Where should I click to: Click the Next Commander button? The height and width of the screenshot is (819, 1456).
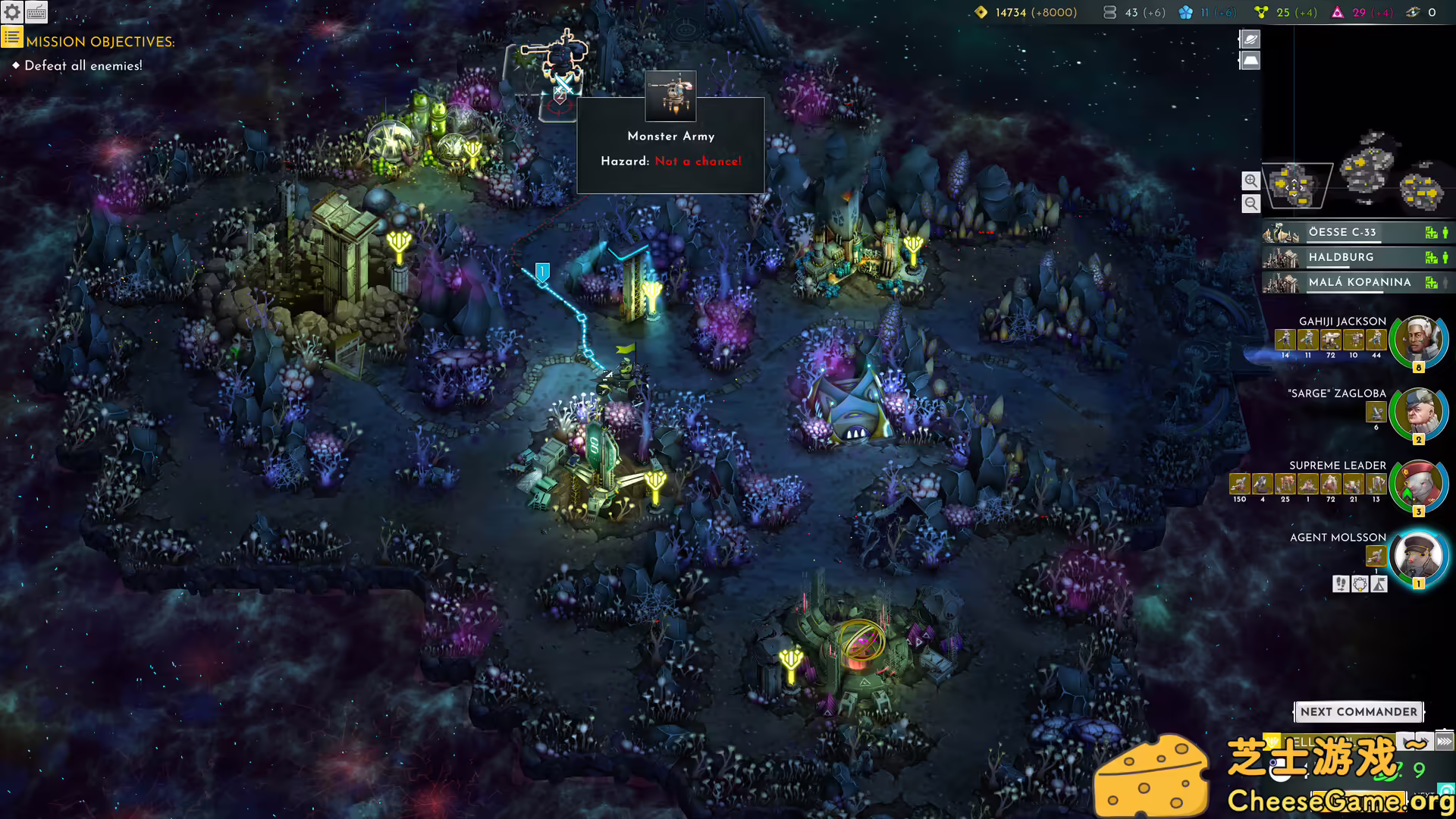(1358, 711)
